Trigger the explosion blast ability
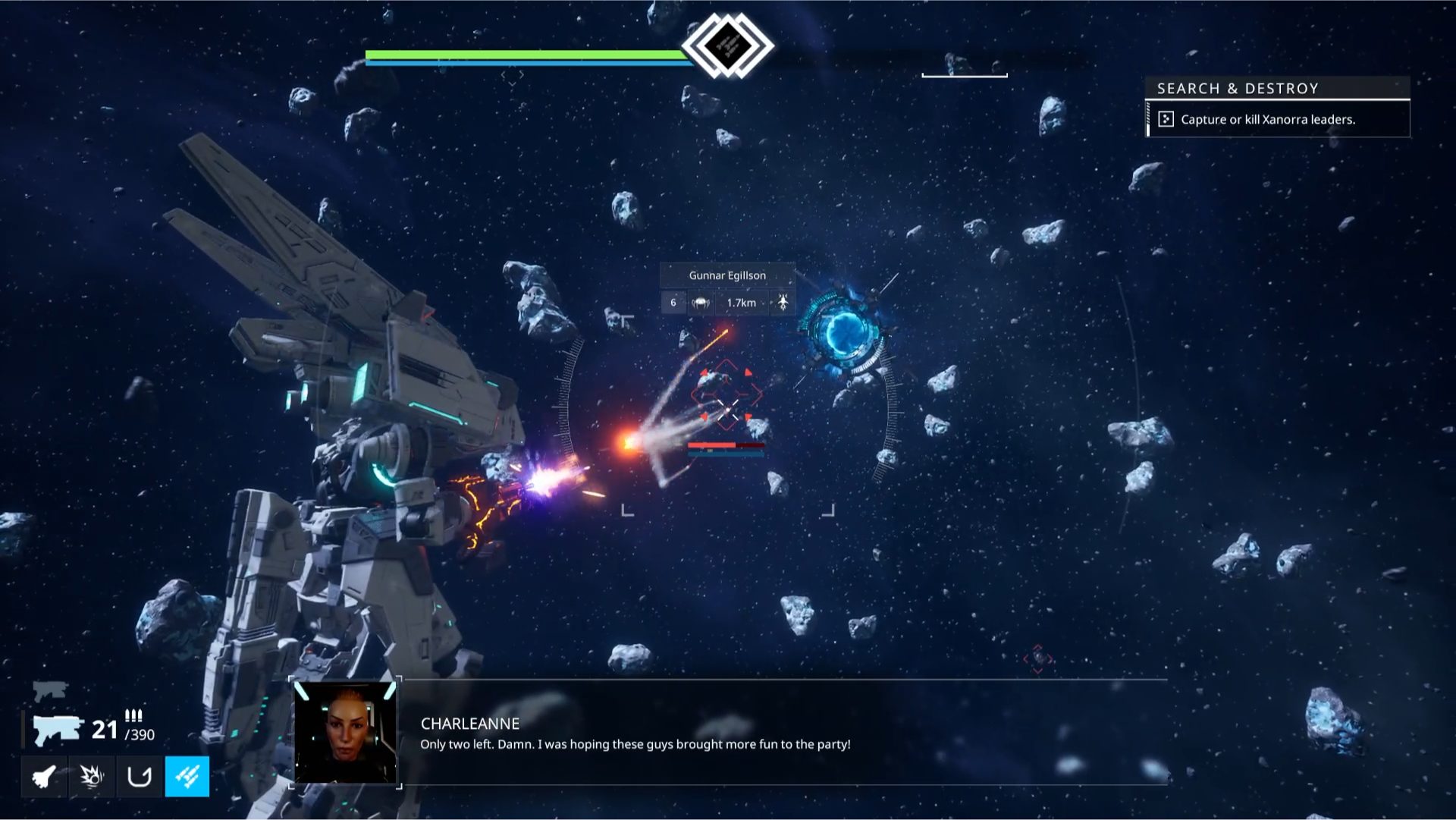This screenshot has height=820, width=1456. (92, 776)
